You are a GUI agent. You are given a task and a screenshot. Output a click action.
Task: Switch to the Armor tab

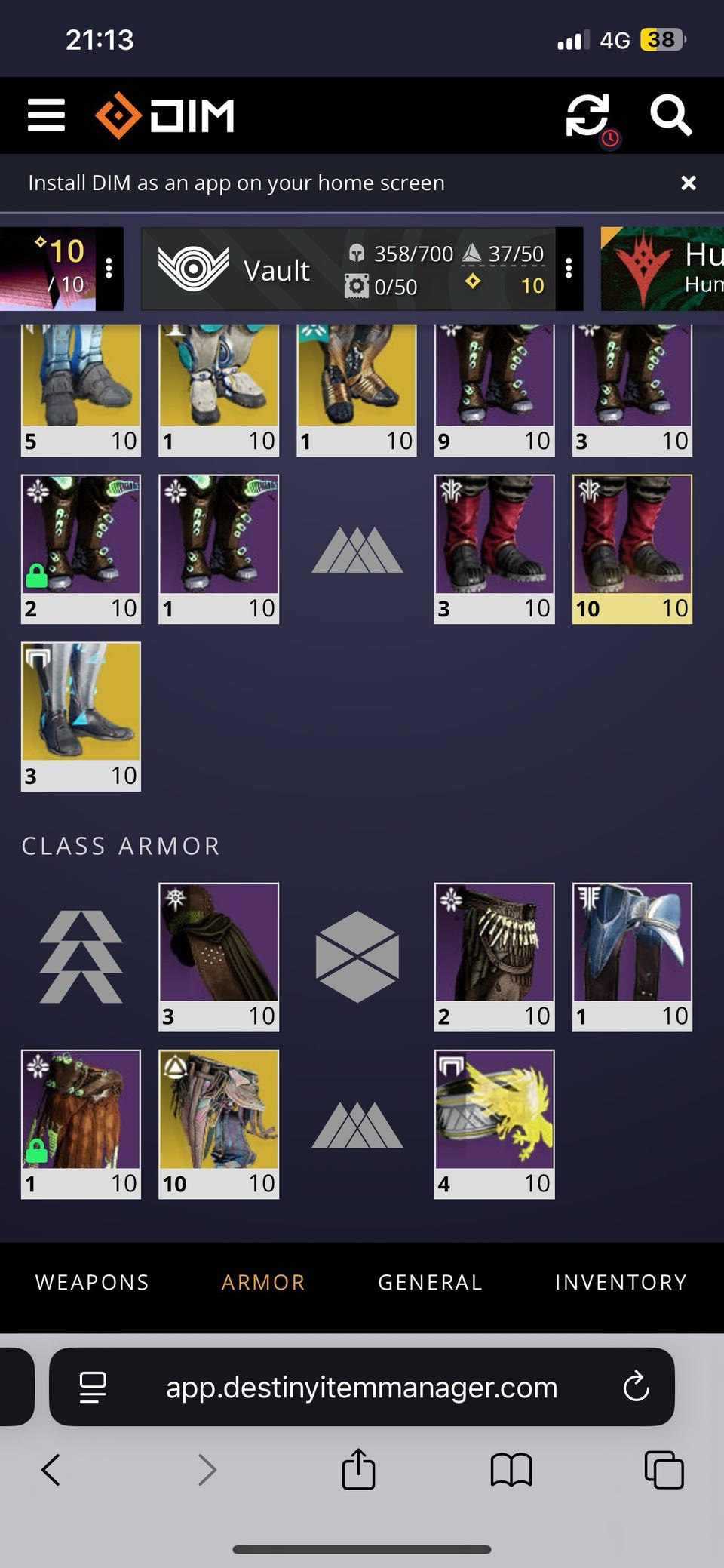263,1282
